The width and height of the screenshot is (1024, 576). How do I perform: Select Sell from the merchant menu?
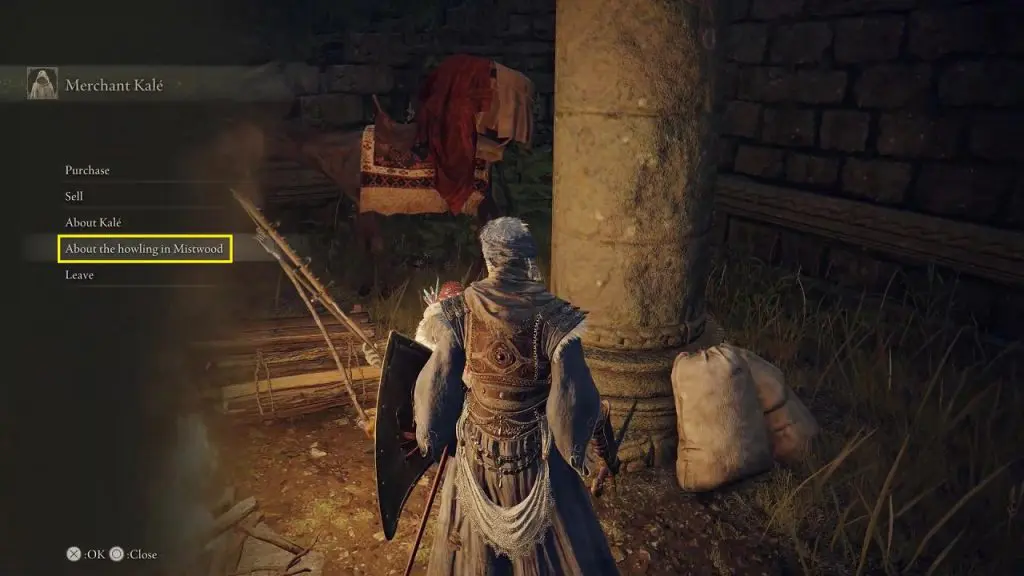pos(75,196)
